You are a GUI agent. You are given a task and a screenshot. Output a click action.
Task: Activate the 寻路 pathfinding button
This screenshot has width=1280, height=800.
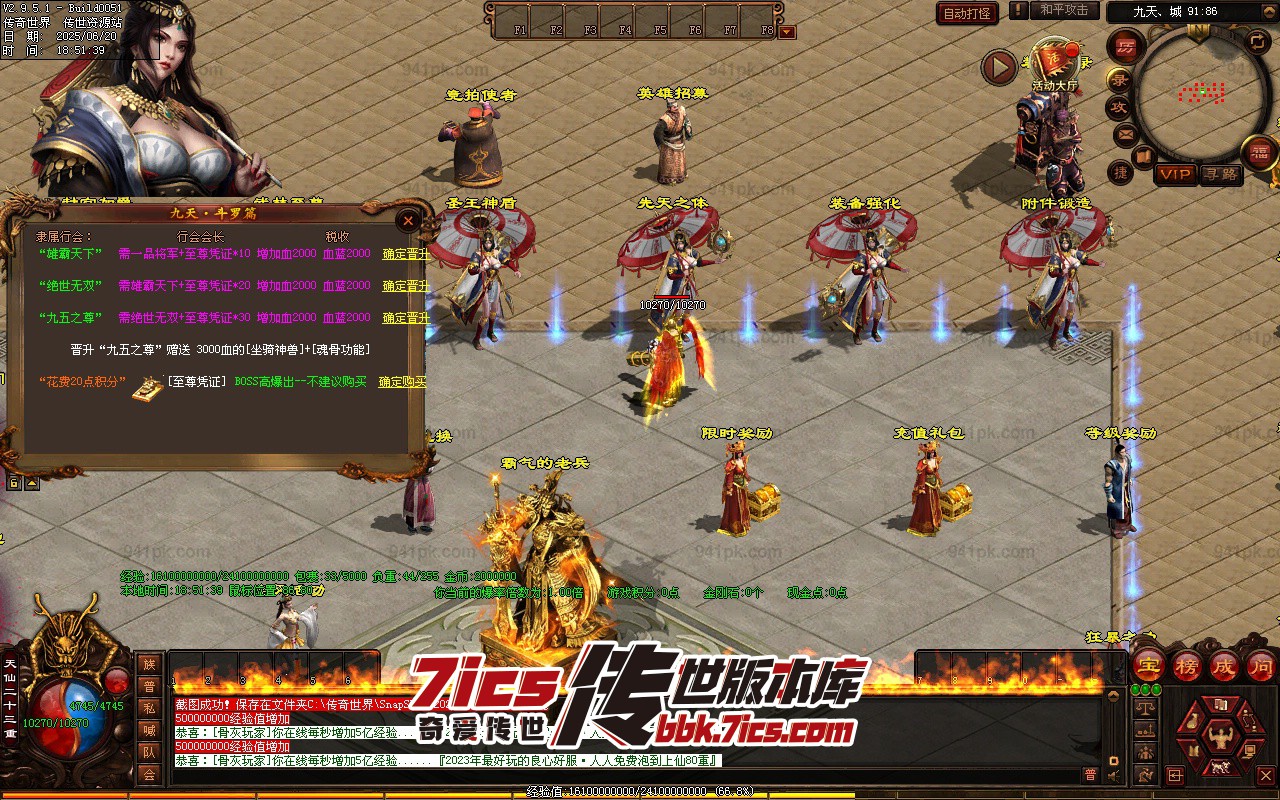point(1220,174)
